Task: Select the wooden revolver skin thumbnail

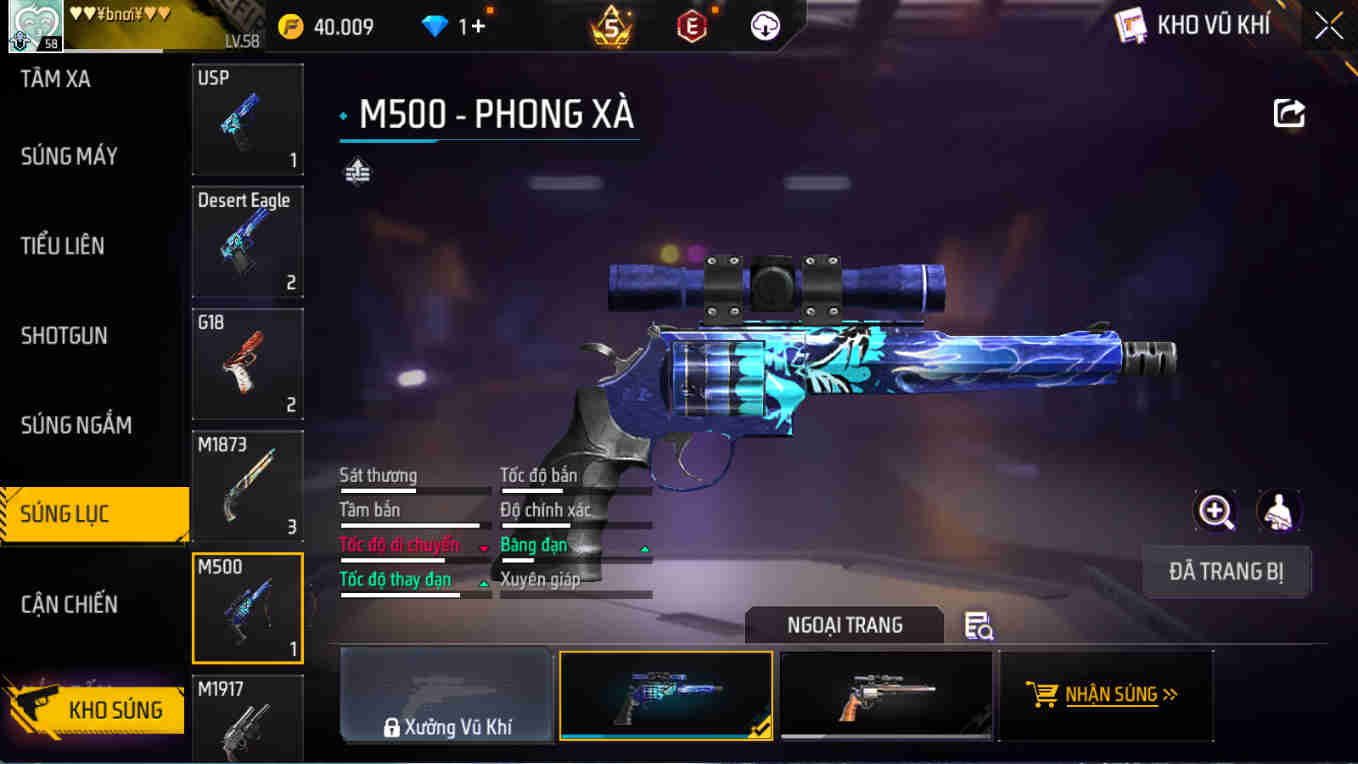Action: (886, 694)
